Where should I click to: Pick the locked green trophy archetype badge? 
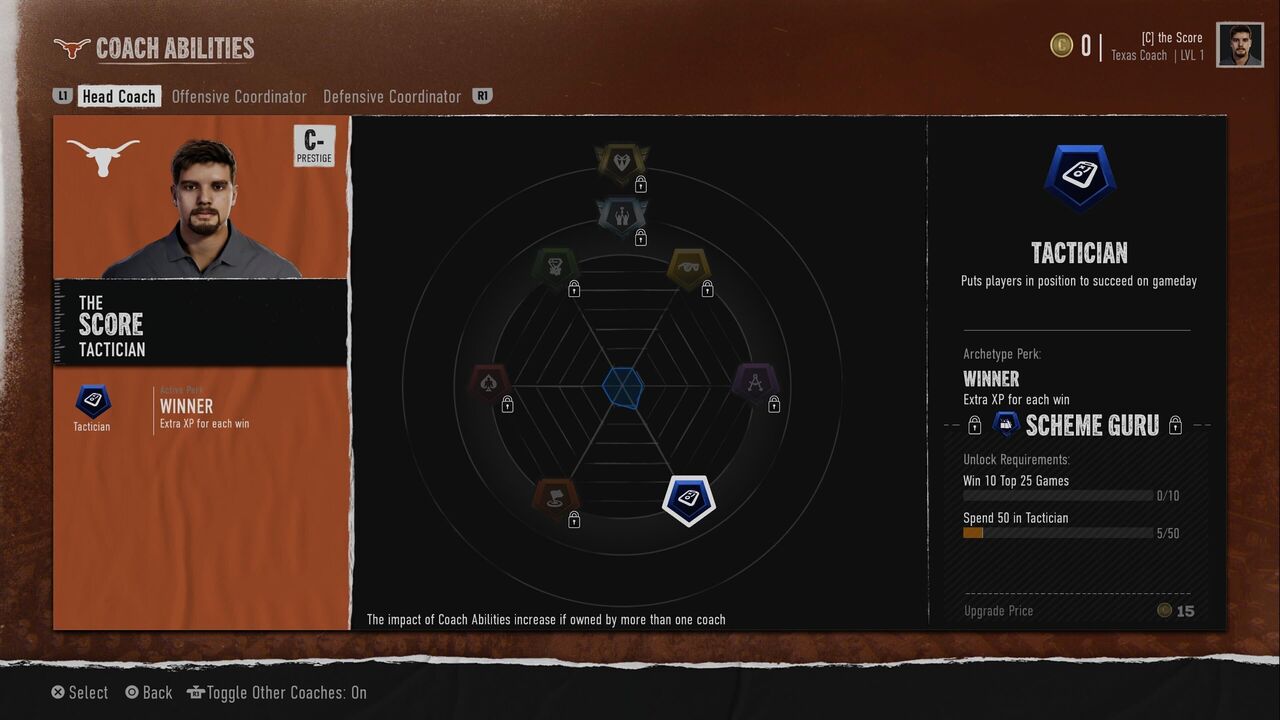tap(555, 267)
